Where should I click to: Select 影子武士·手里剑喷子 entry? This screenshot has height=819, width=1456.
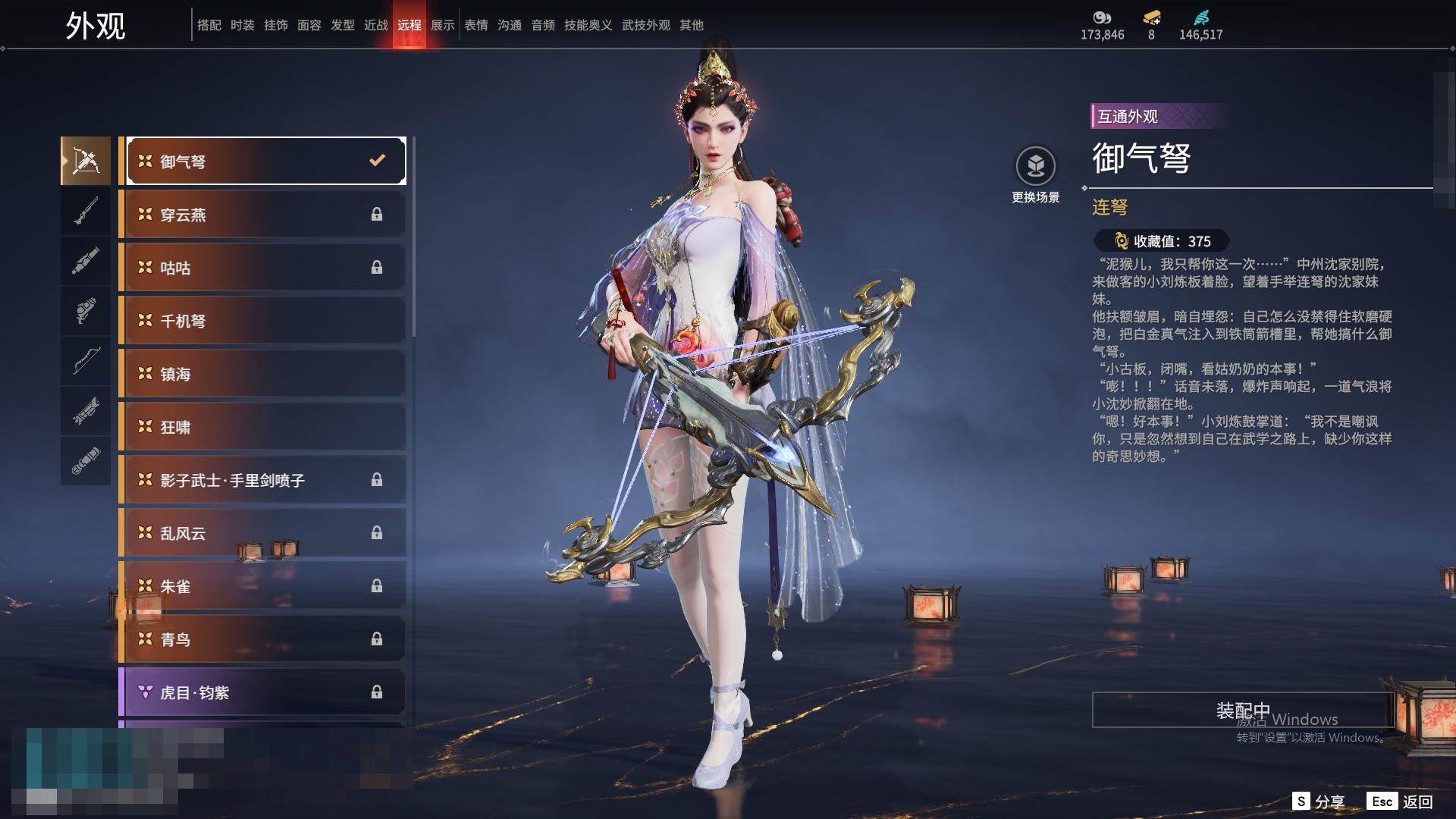(x=262, y=480)
